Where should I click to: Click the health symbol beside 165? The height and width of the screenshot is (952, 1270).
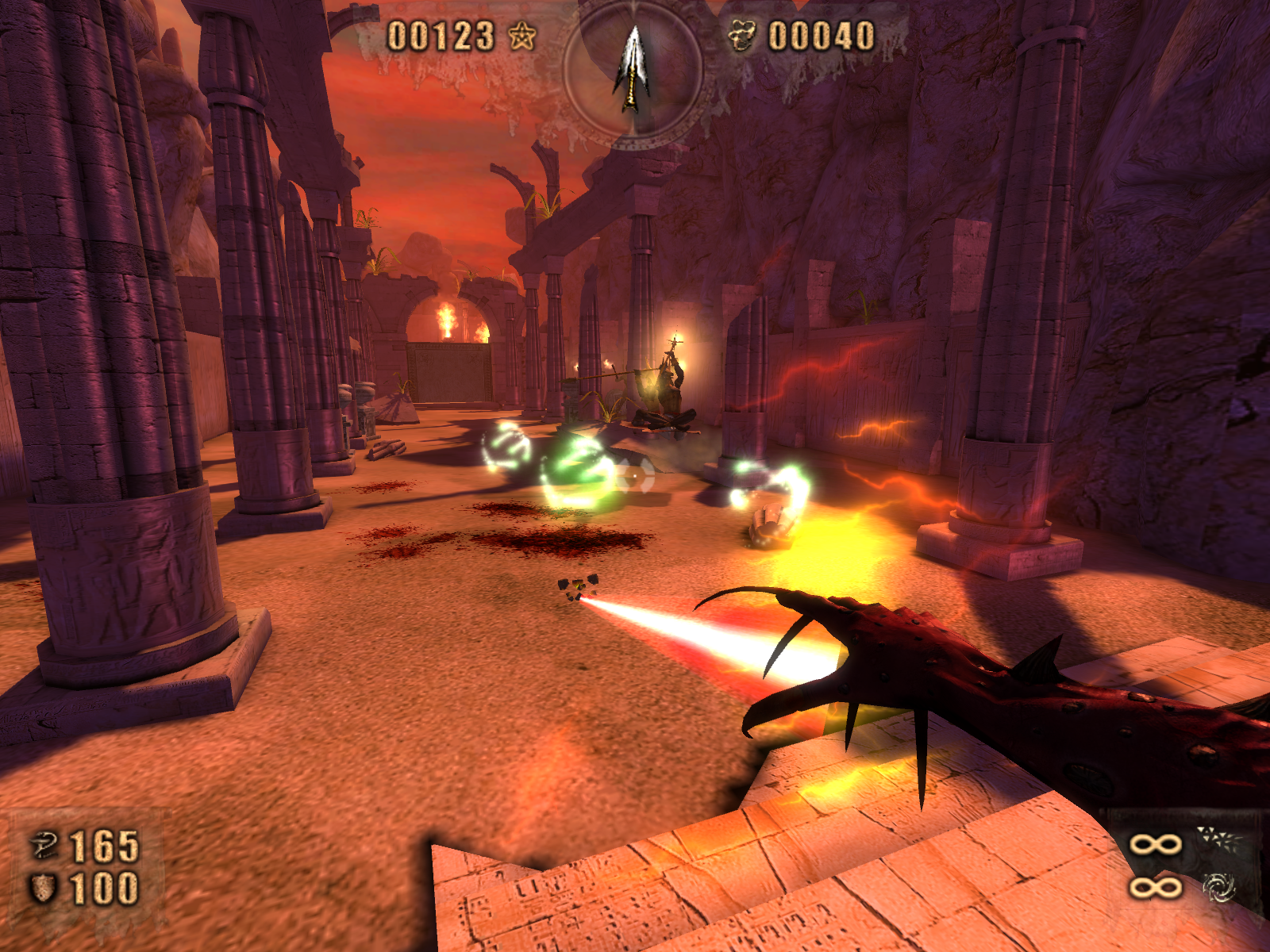44,846
